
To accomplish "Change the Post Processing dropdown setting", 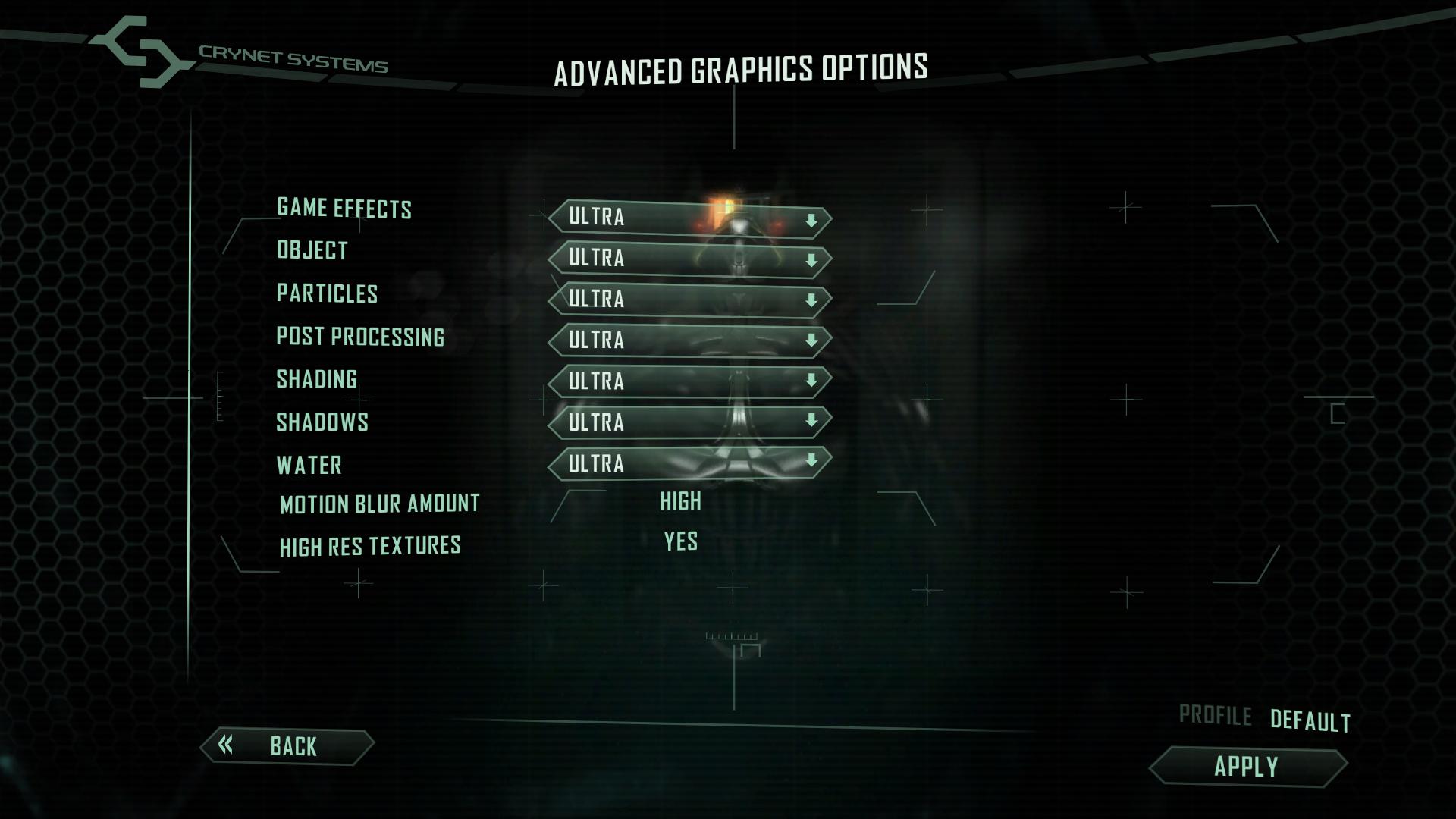I will (689, 340).
